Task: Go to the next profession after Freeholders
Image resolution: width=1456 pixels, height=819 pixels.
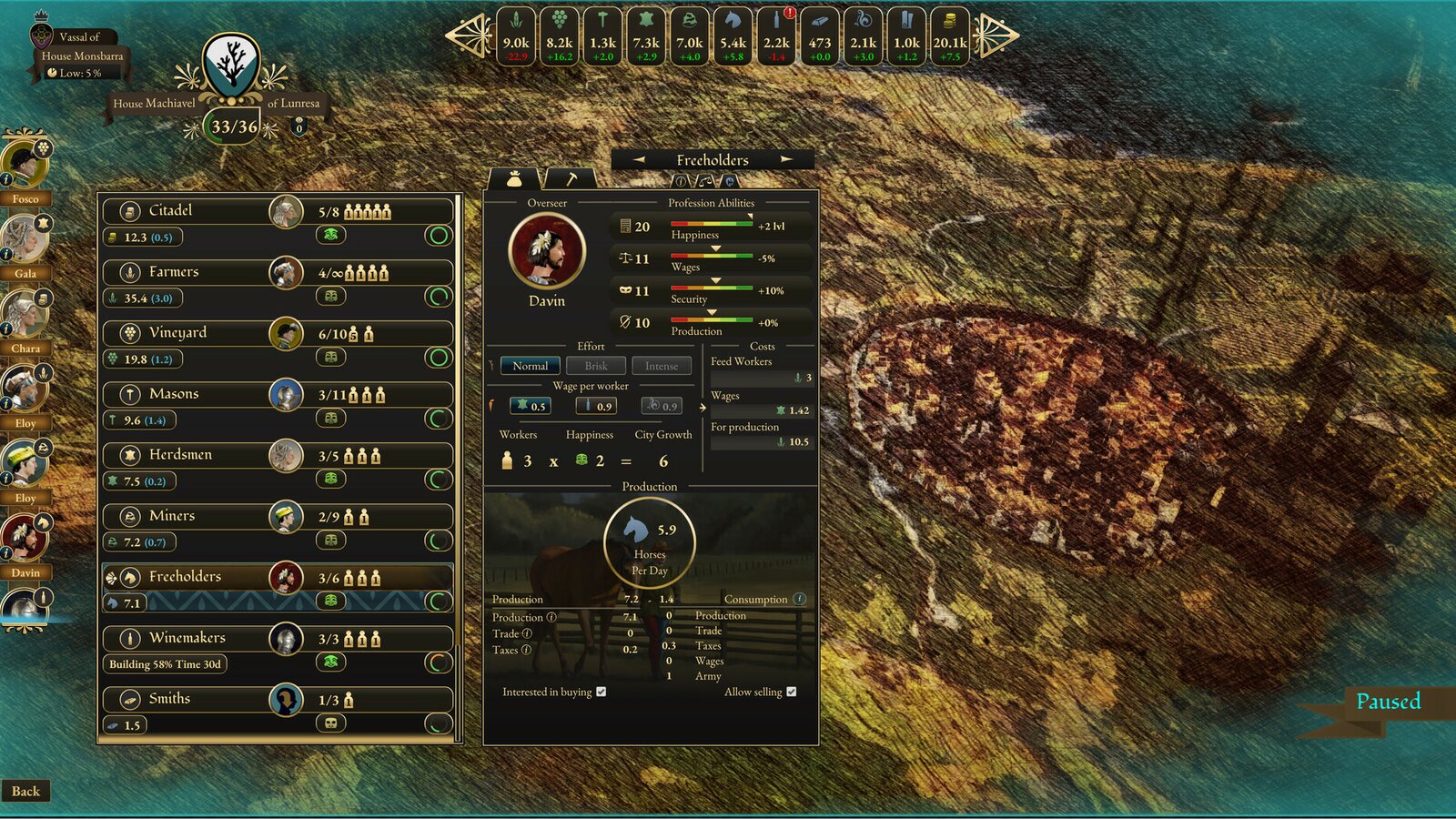Action: pyautogui.click(x=786, y=159)
